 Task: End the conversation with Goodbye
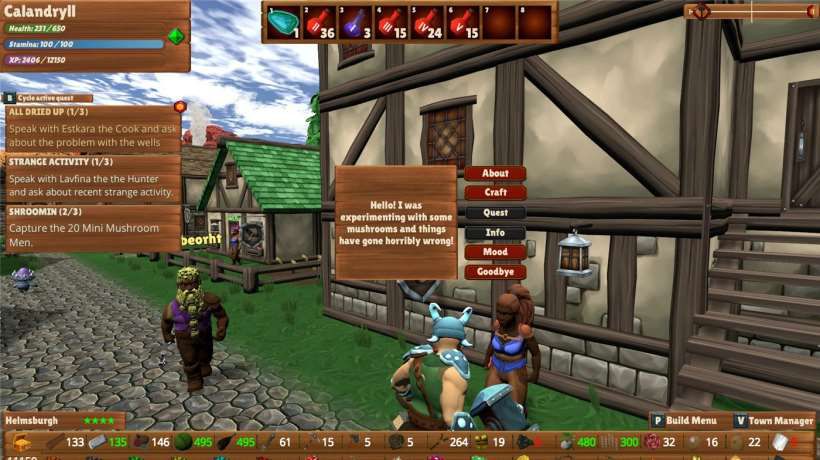pos(495,272)
